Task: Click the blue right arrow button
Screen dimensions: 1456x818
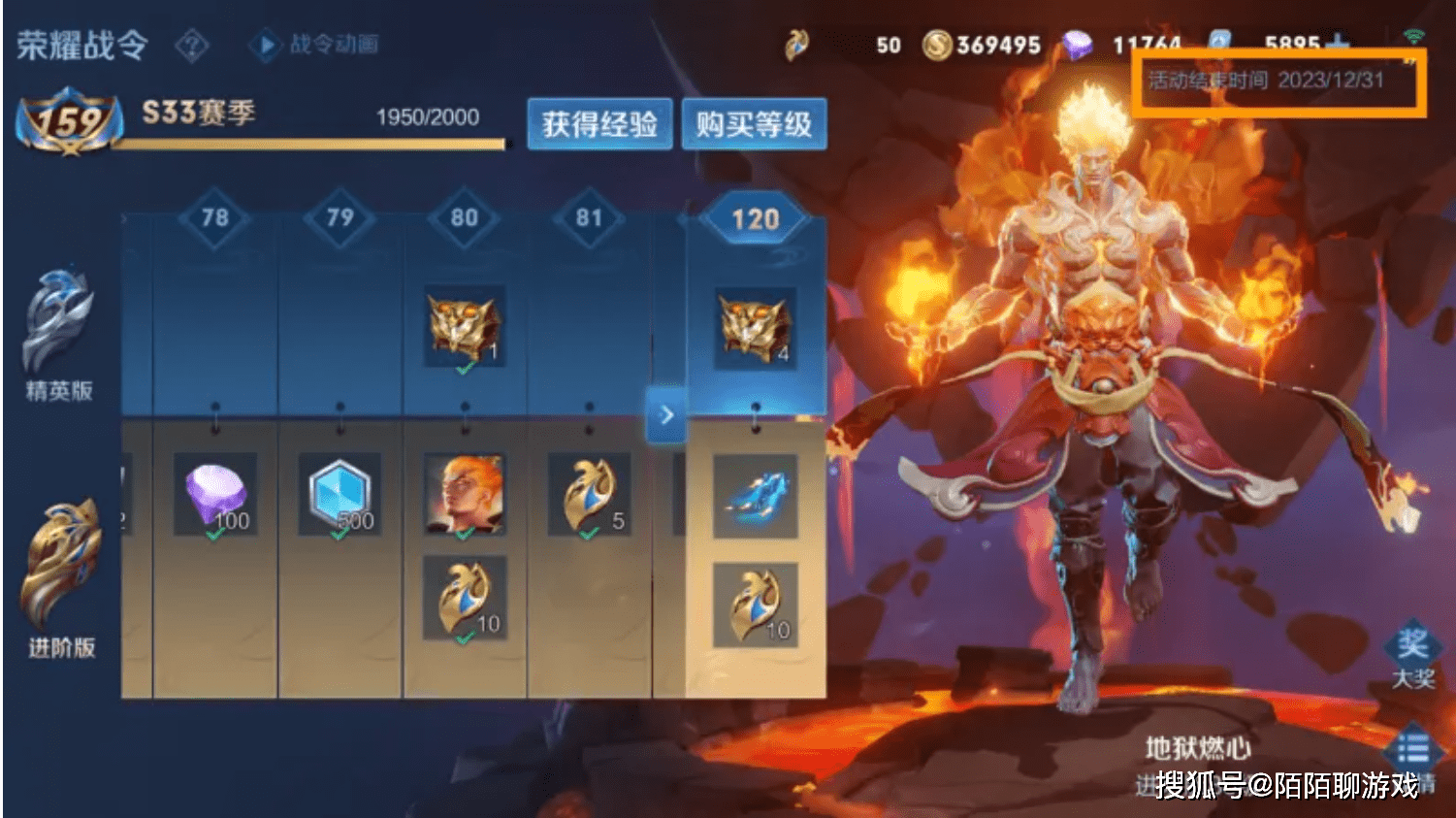Action: tap(666, 415)
